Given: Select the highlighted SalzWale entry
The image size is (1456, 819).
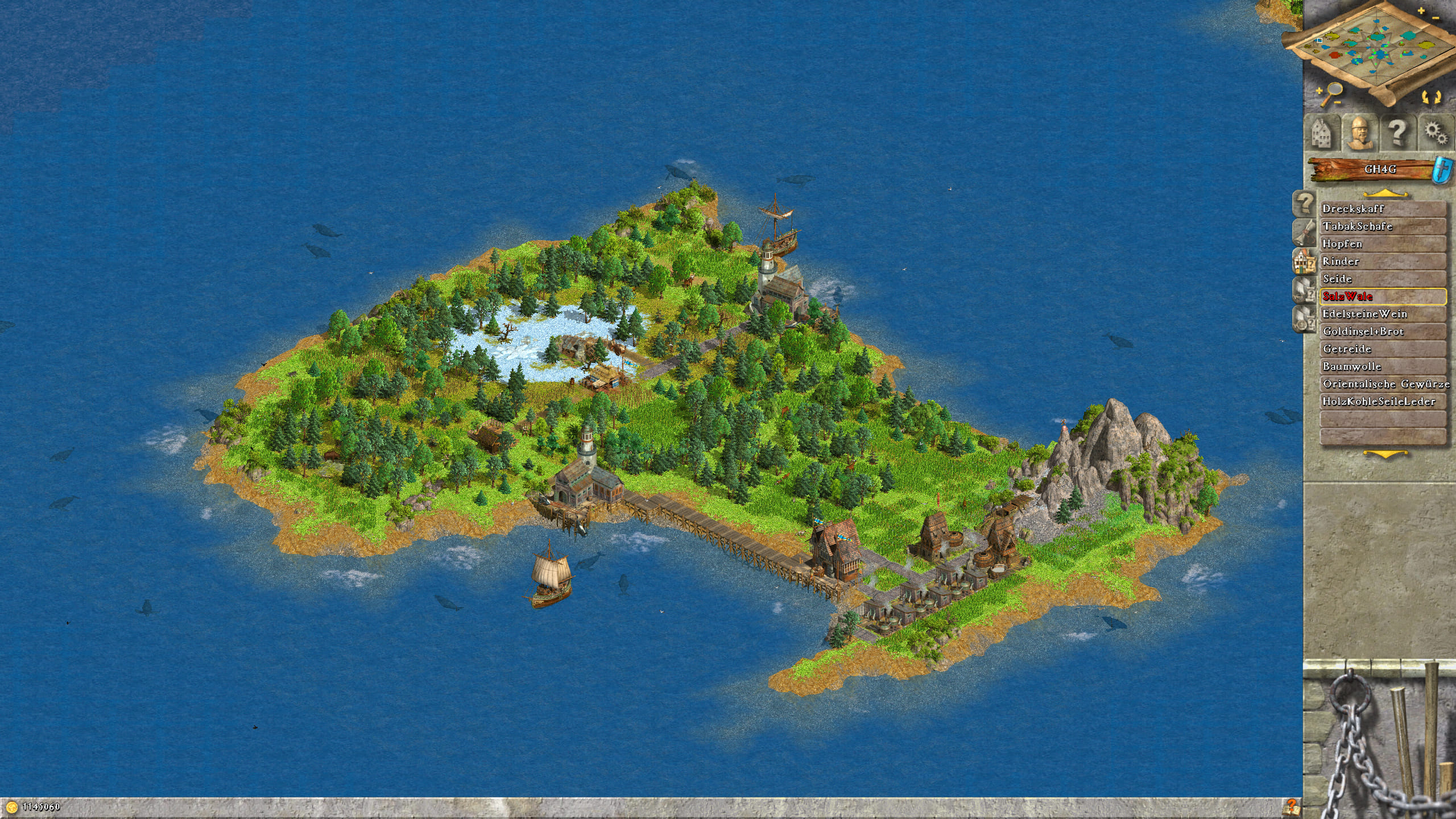Looking at the screenshot, I should [x=1382, y=296].
